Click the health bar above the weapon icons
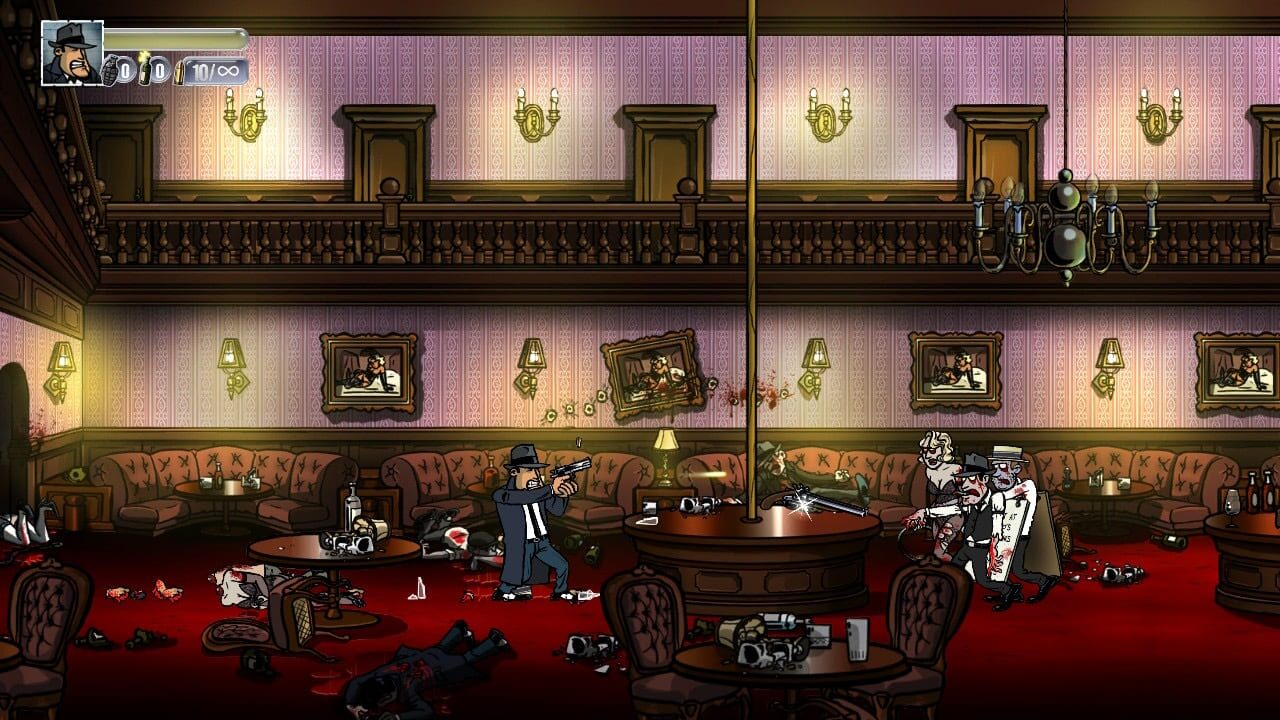The height and width of the screenshot is (720, 1280). tap(175, 40)
